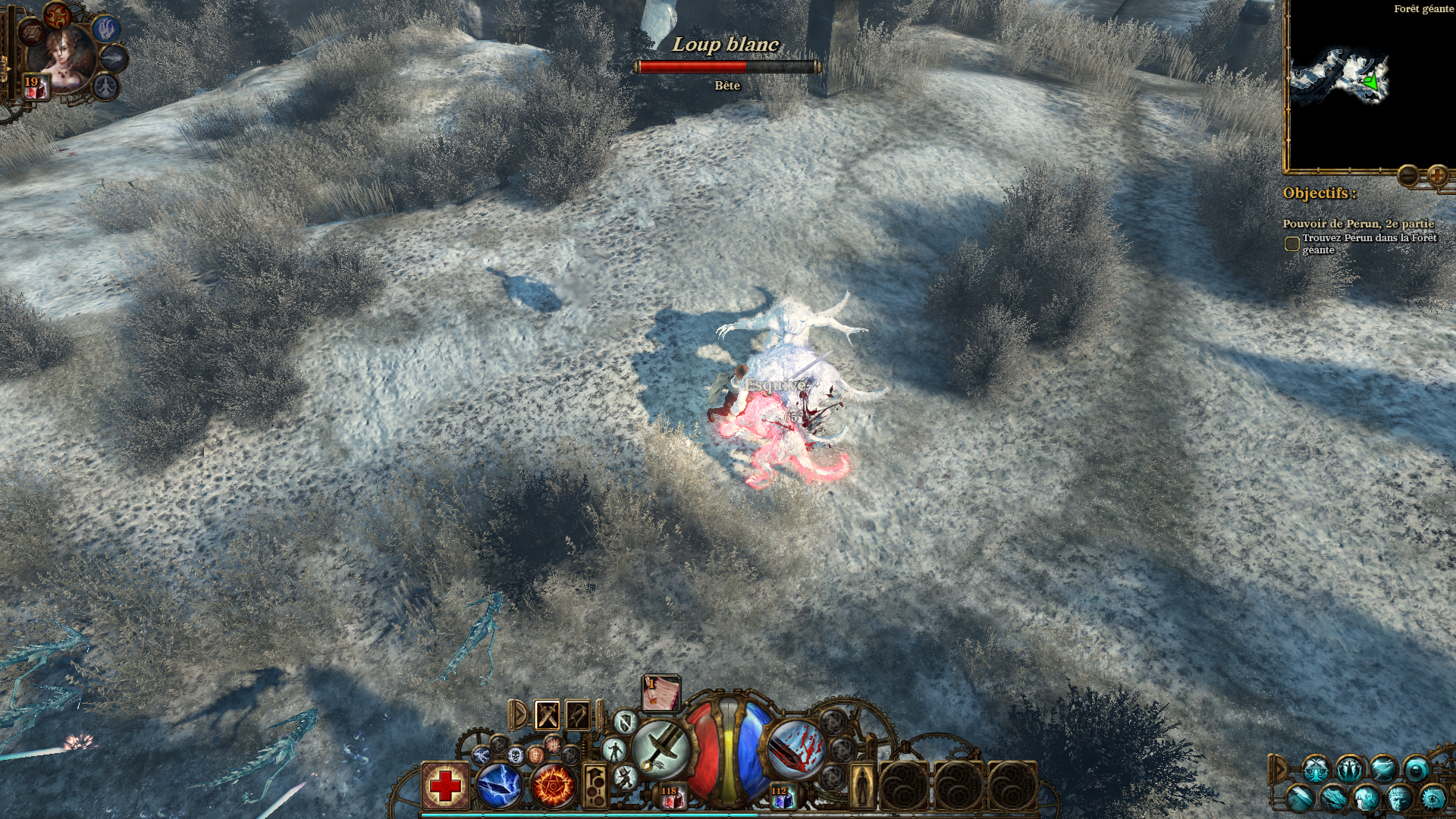Use companion's red health potion (19)
This screenshot has width=1456, height=819.
coord(35,87)
